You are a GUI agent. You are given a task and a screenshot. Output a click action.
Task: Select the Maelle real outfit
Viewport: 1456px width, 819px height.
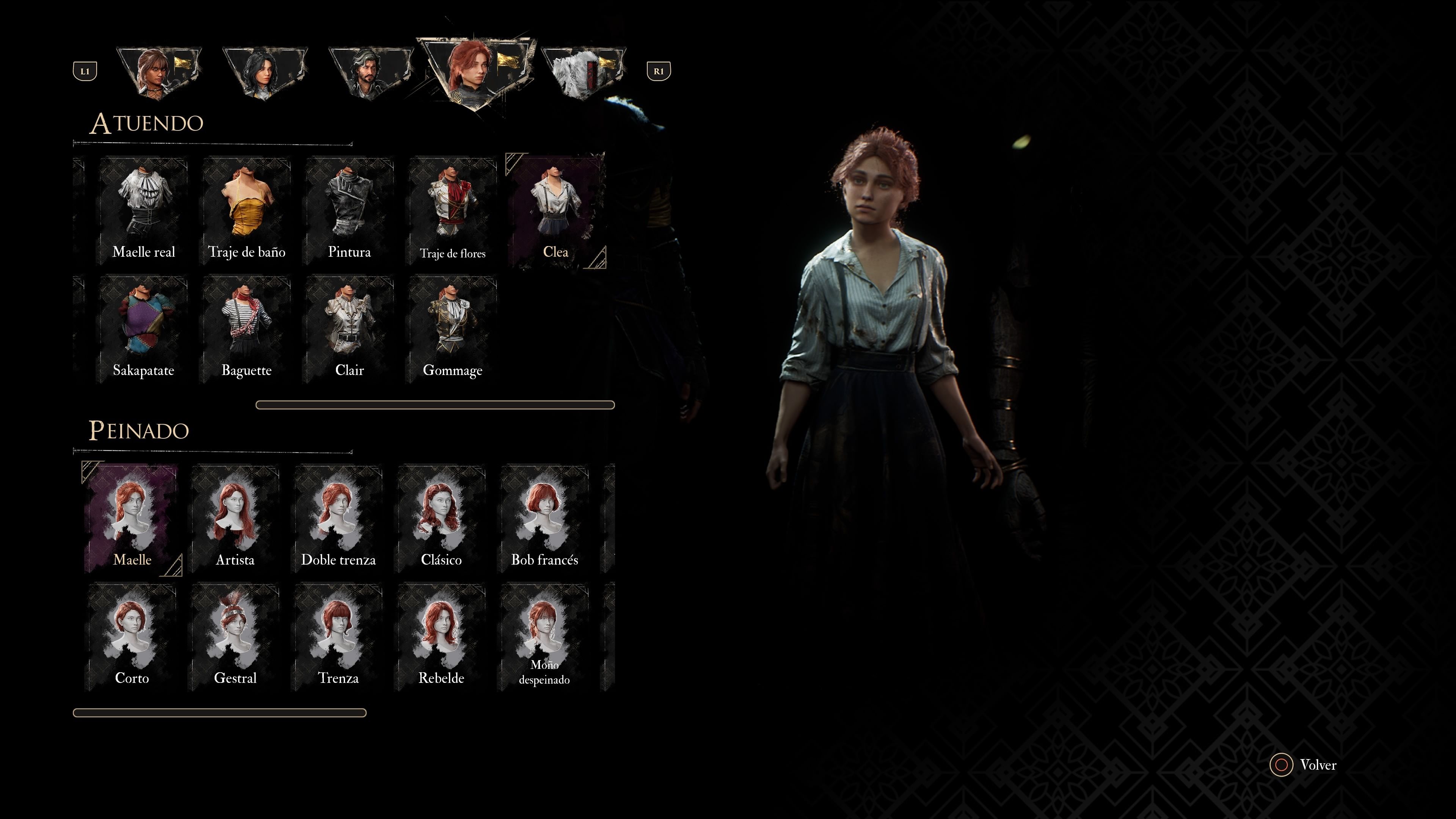pyautogui.click(x=144, y=211)
